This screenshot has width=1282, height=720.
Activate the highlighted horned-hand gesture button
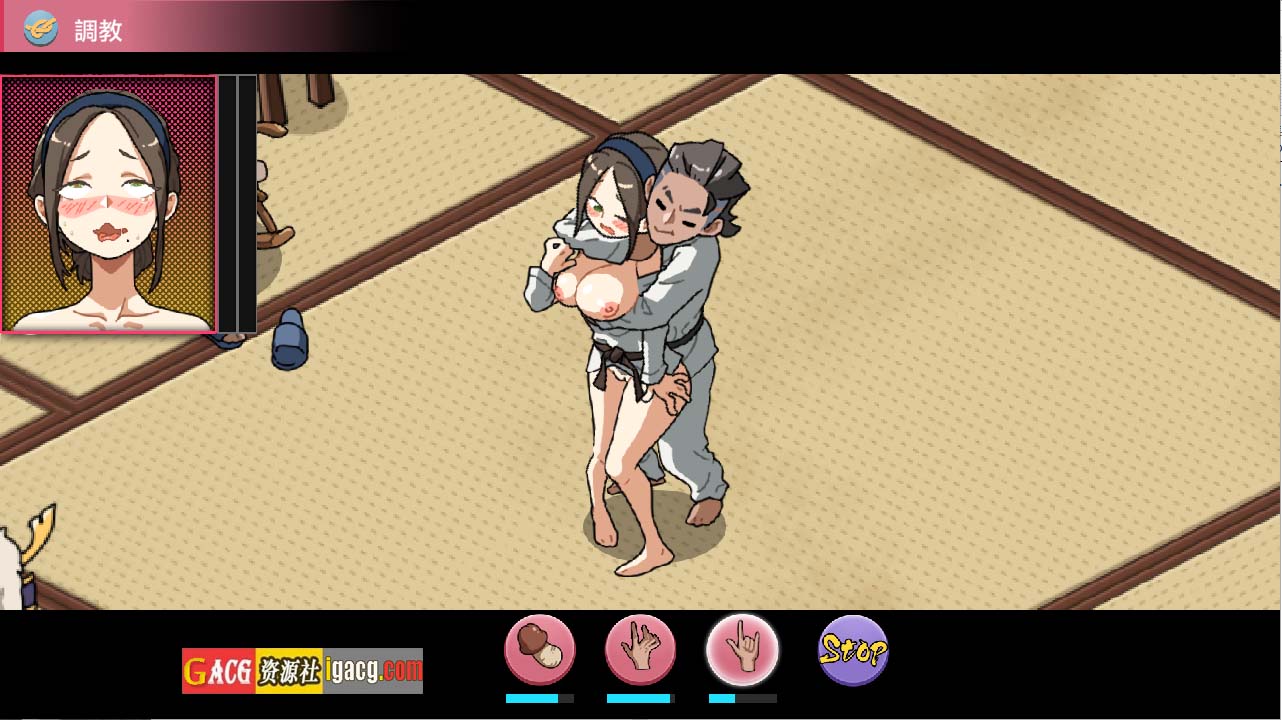(x=742, y=651)
